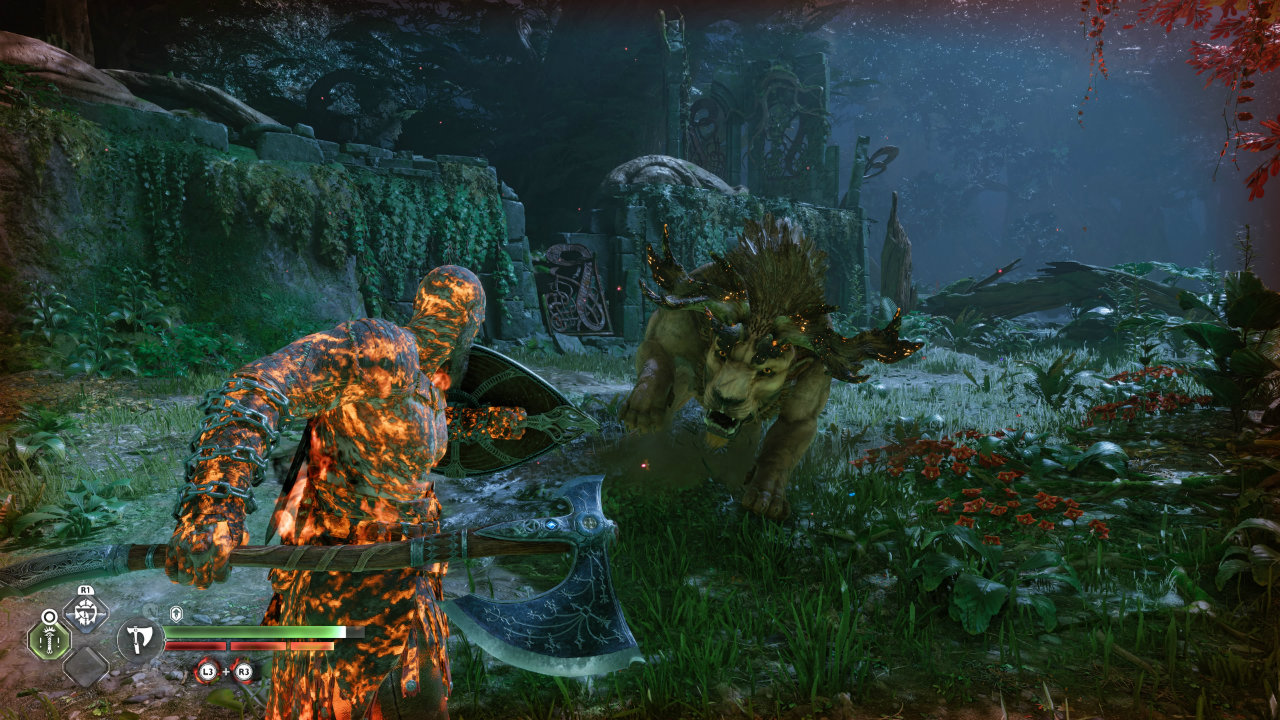Click the R1 runic attack diamond icon
Viewport: 1280px width, 720px height.
pyautogui.click(x=84, y=612)
